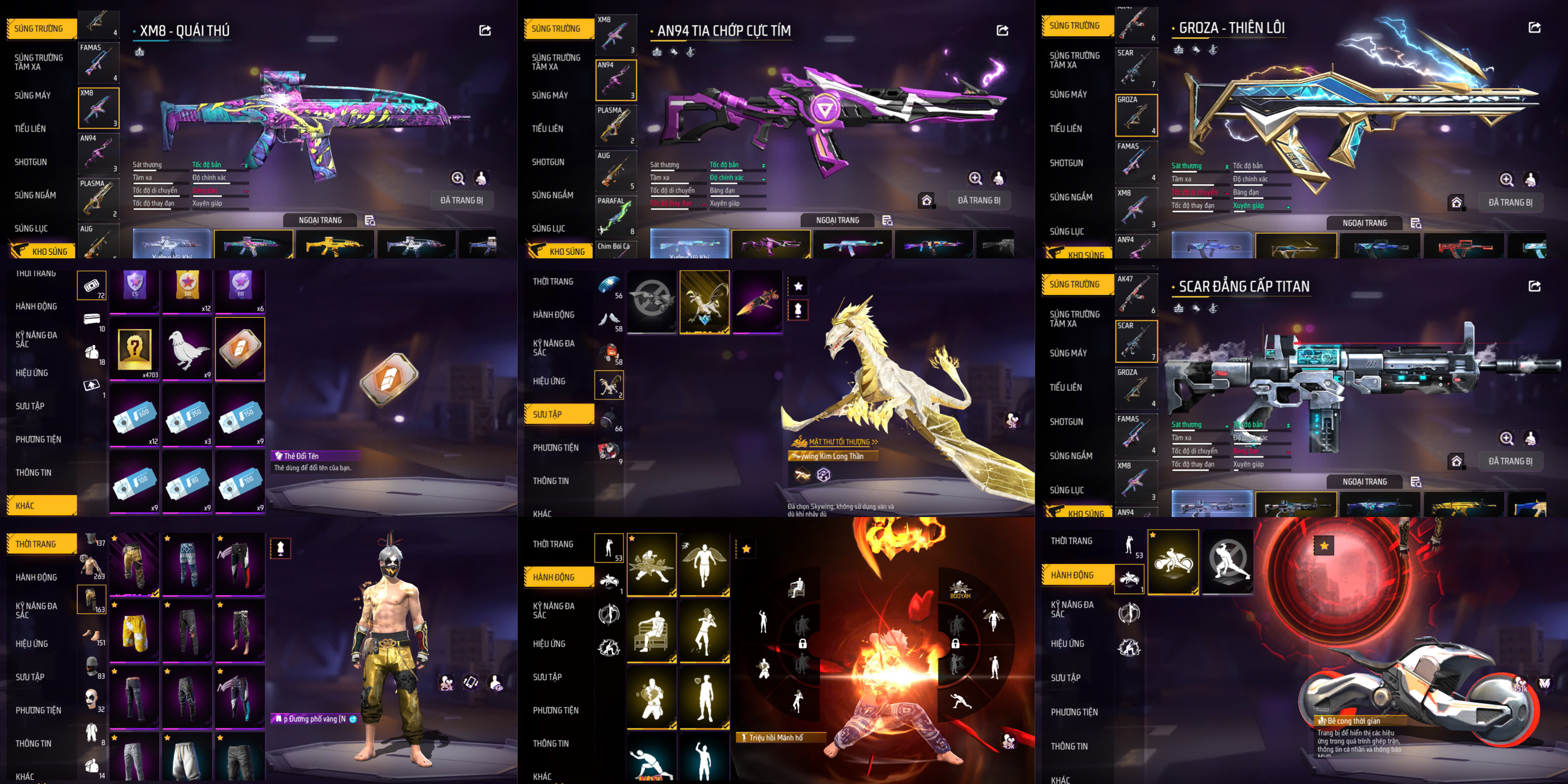This screenshot has width=1568, height=784.
Task: Choose the white bird item slot
Action: pos(188,349)
